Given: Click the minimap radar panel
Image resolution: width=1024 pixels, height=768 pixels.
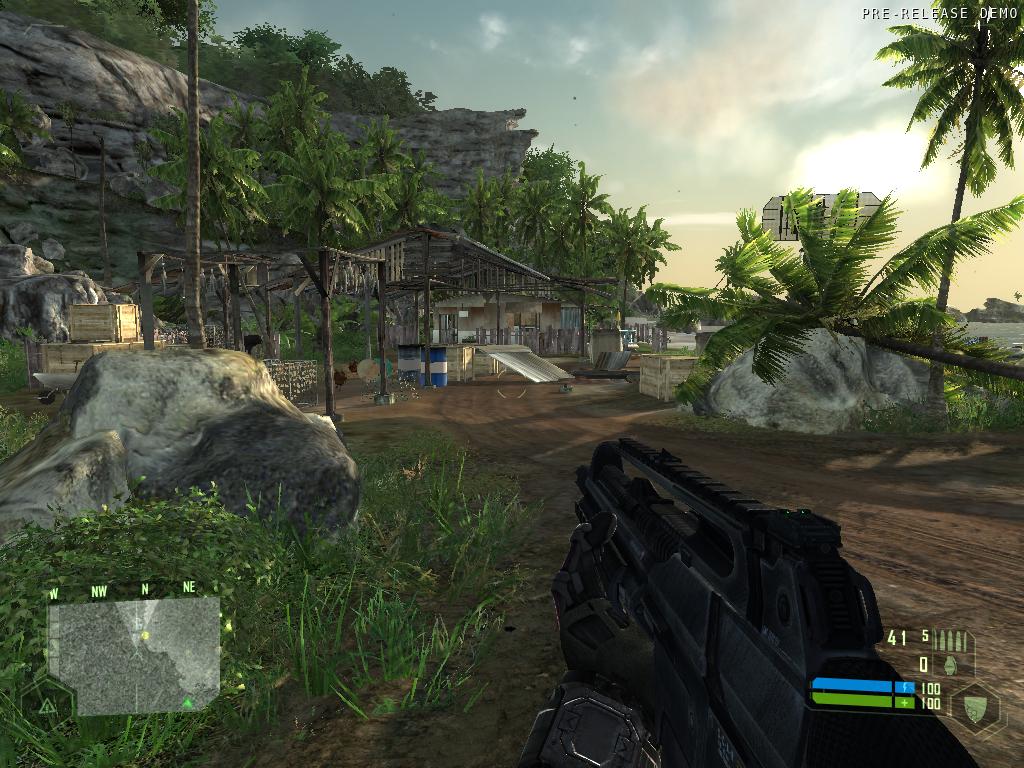Looking at the screenshot, I should point(134,656).
